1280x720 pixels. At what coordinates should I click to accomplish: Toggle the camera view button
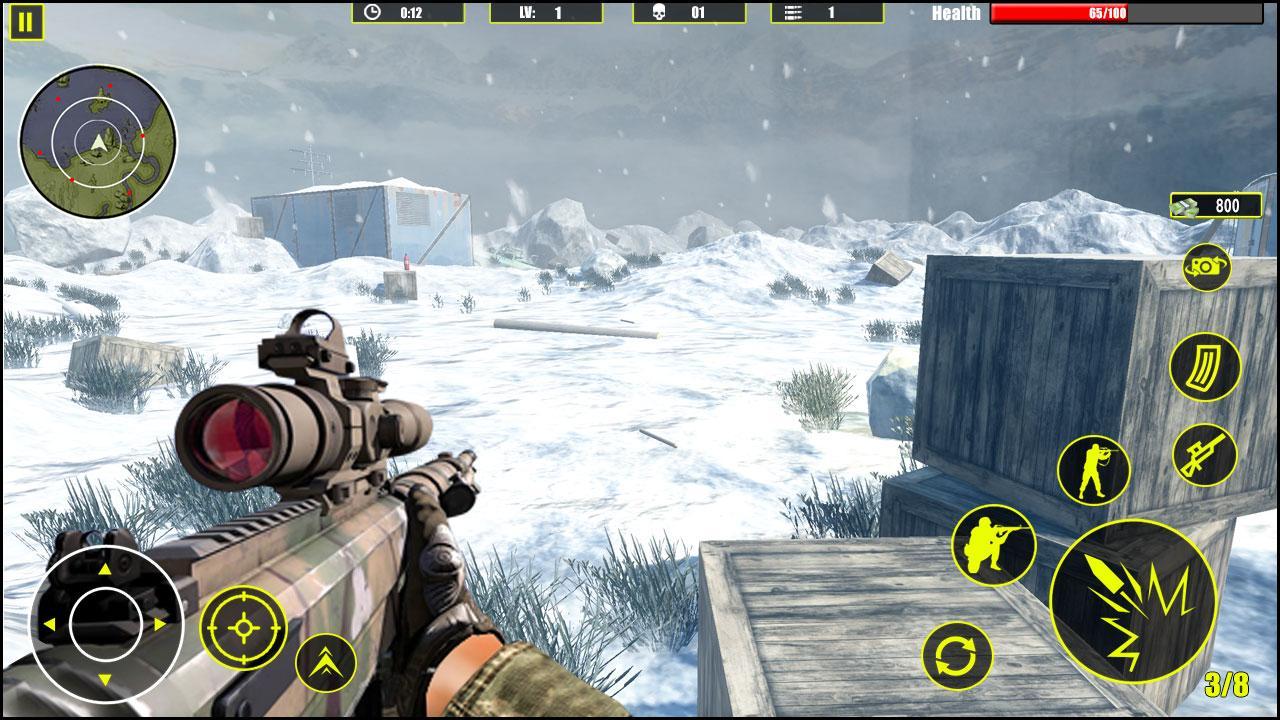(x=1206, y=267)
